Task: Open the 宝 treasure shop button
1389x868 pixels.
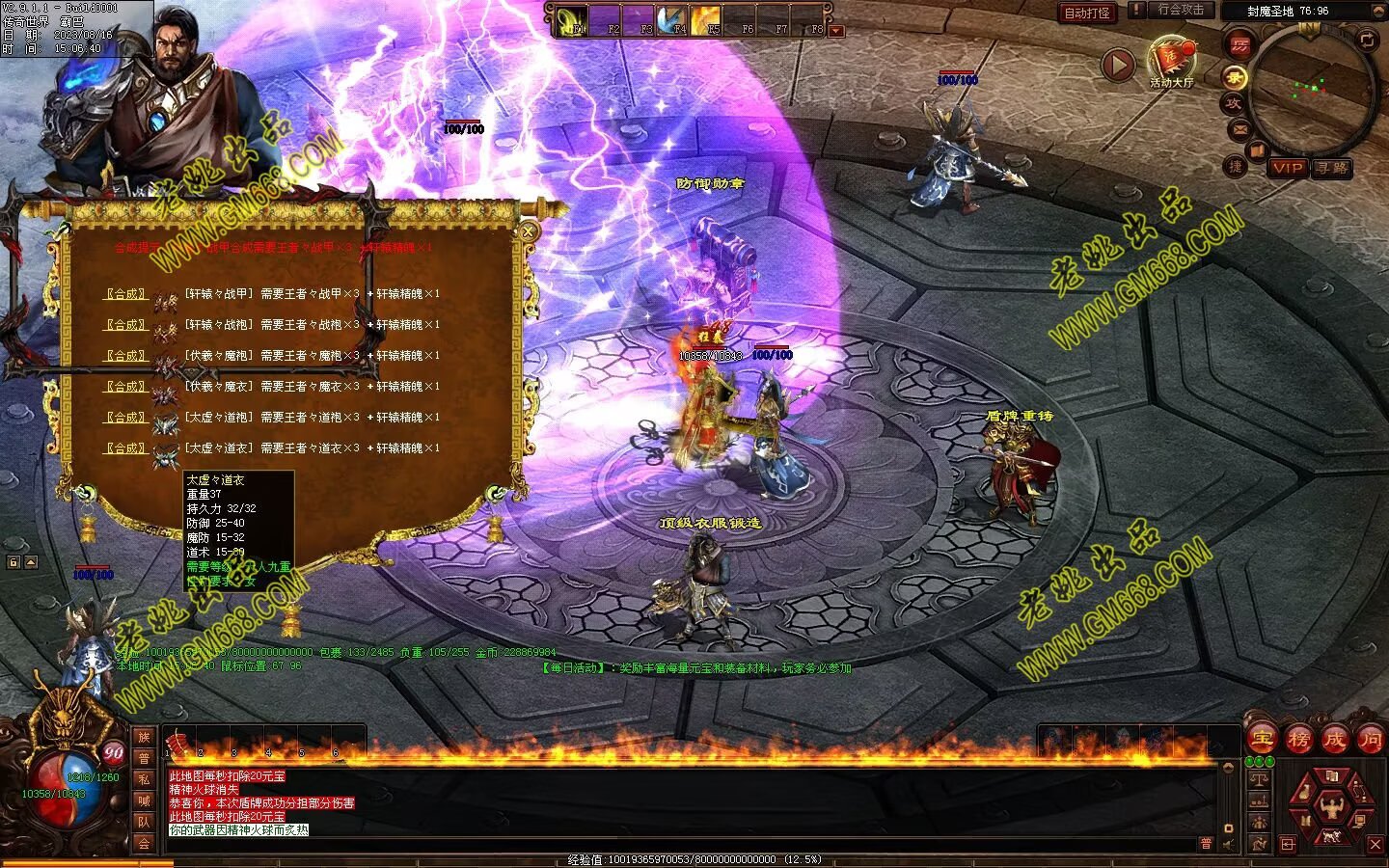Action: point(1262,740)
